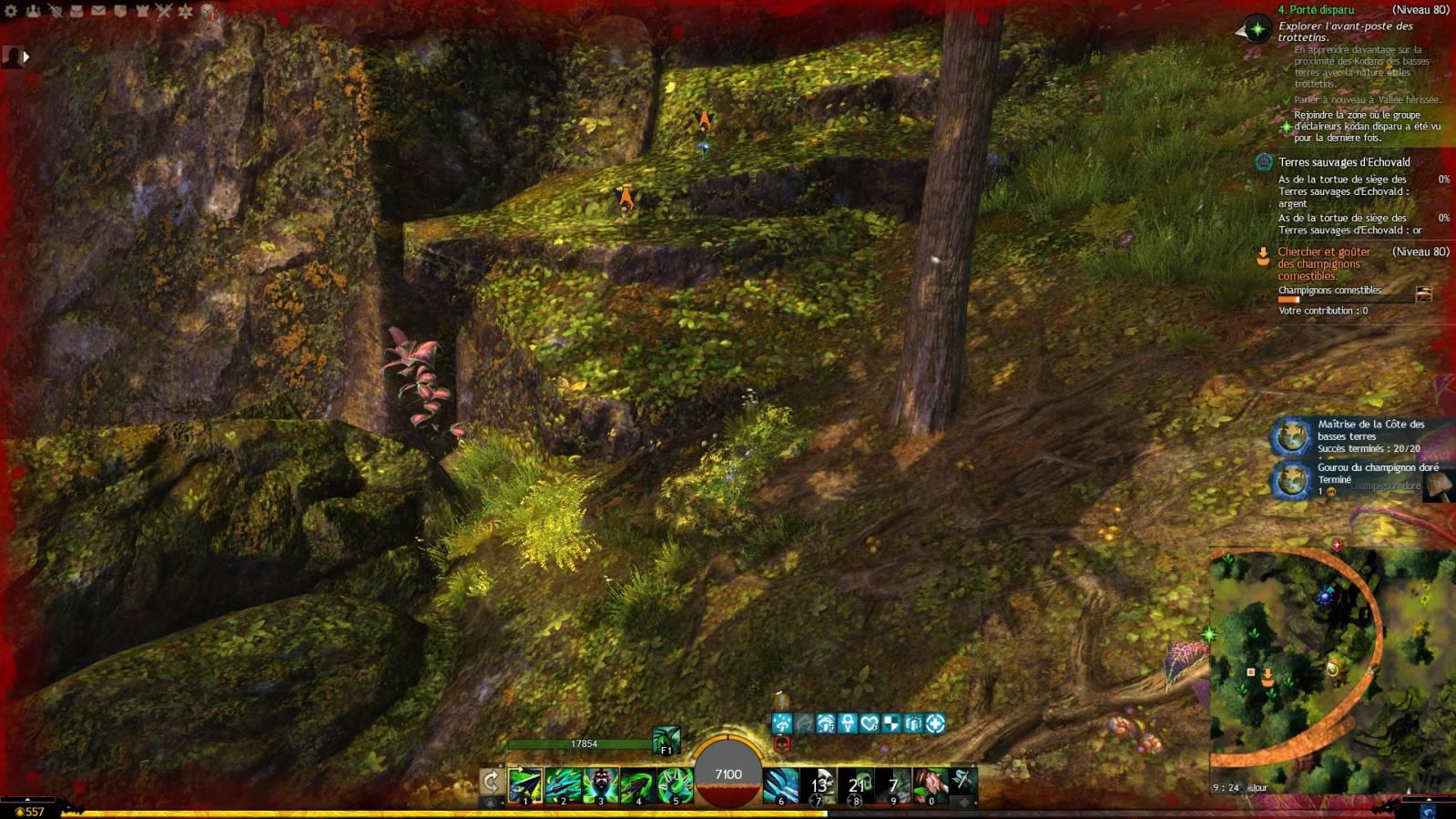Open the game menu gear icon
Screen dimensions: 1456x819
point(12,11)
